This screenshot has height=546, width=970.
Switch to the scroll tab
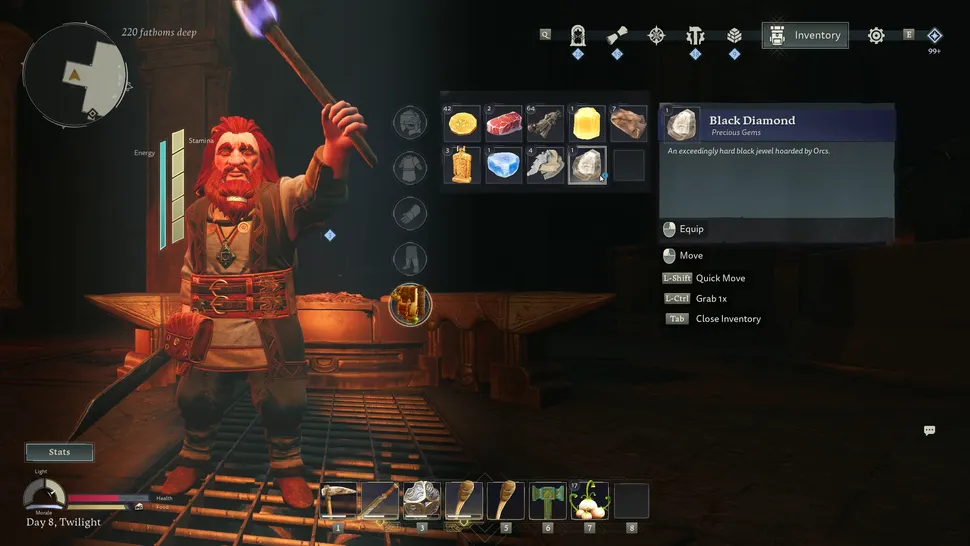click(617, 35)
